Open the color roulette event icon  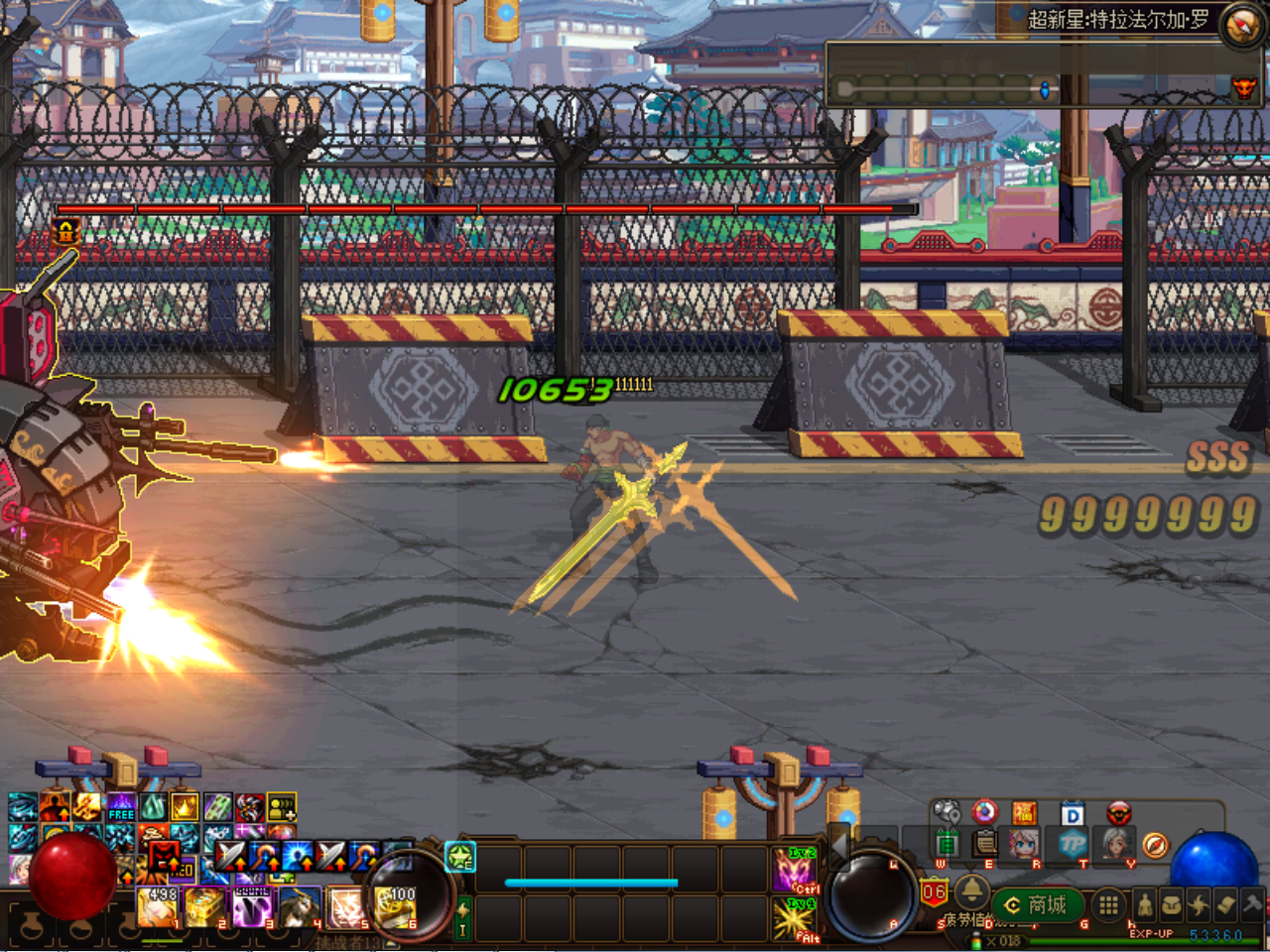tap(984, 812)
